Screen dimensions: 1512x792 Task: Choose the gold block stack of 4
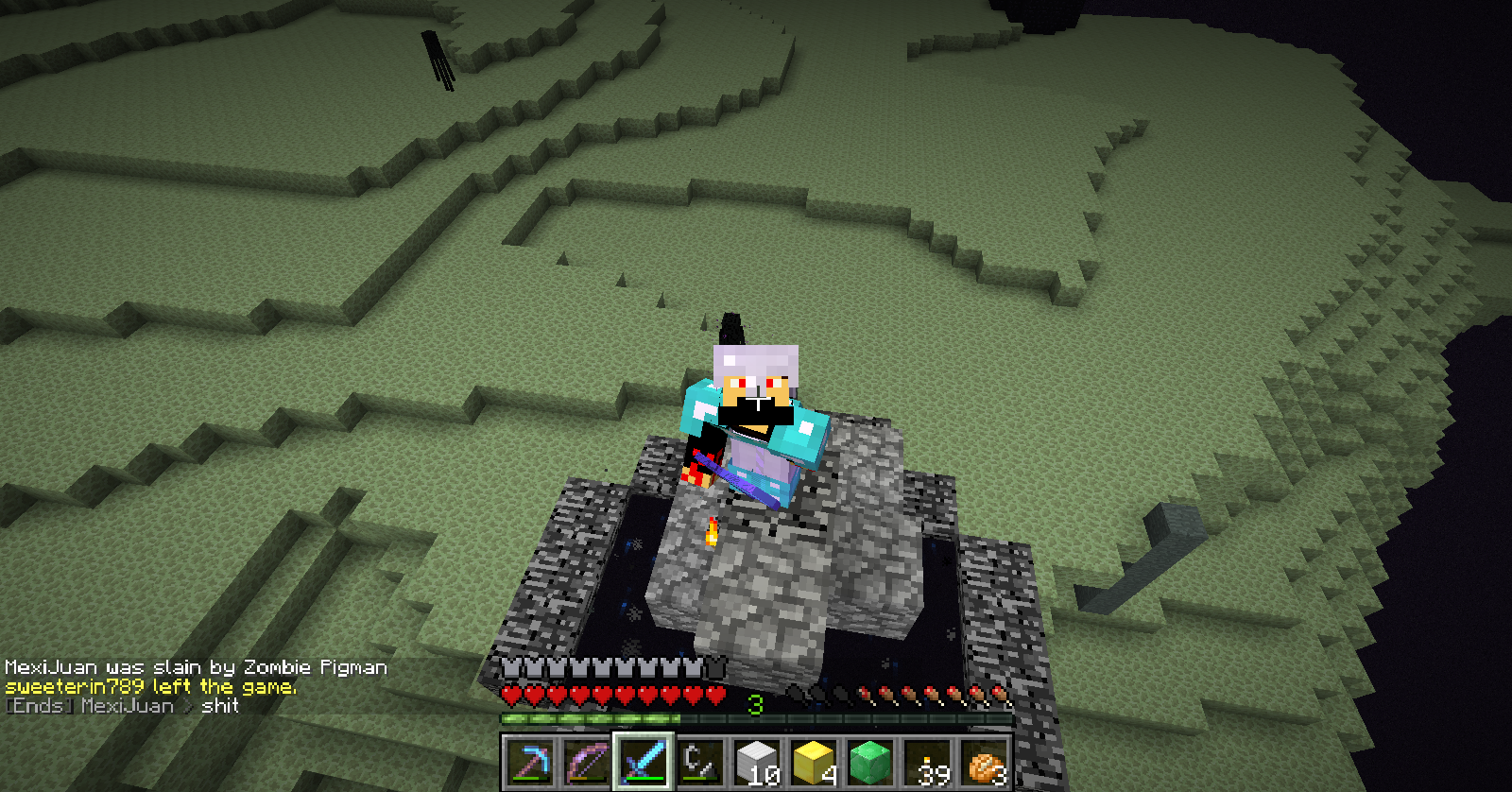[x=814, y=762]
